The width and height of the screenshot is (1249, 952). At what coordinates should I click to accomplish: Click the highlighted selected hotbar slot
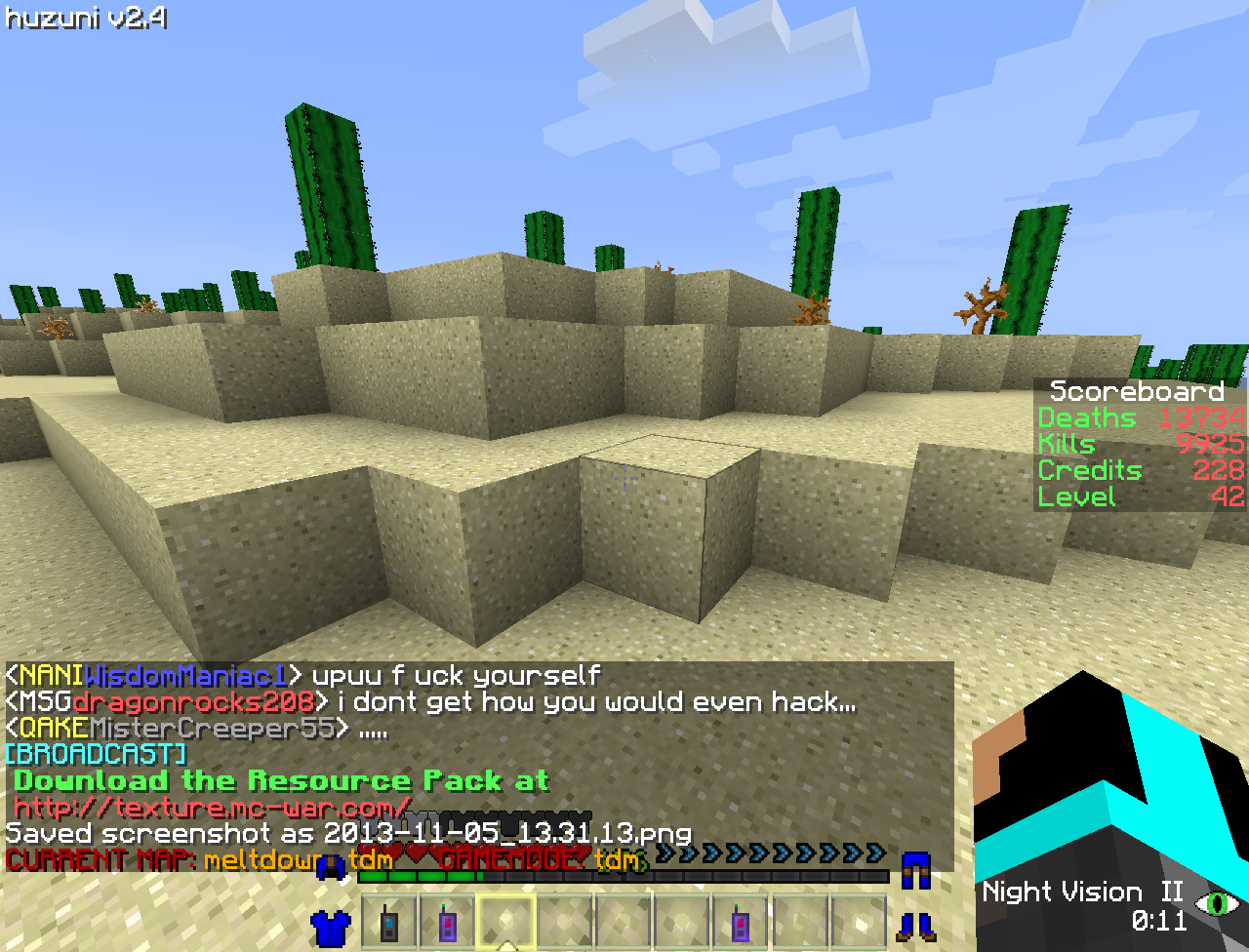pyautogui.click(x=506, y=922)
